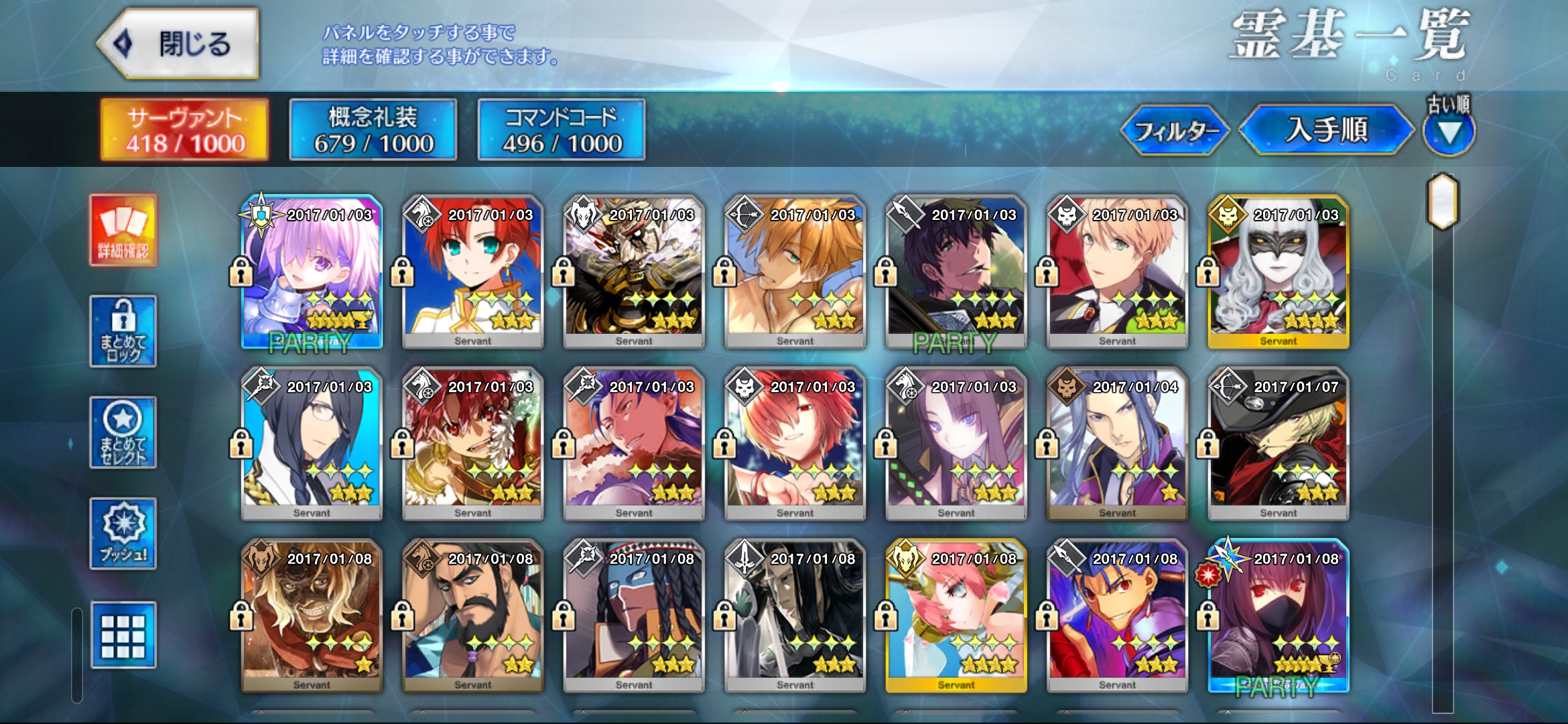Select the bearded rider servant card
Viewport: 1568px width, 724px height.
tap(472, 615)
